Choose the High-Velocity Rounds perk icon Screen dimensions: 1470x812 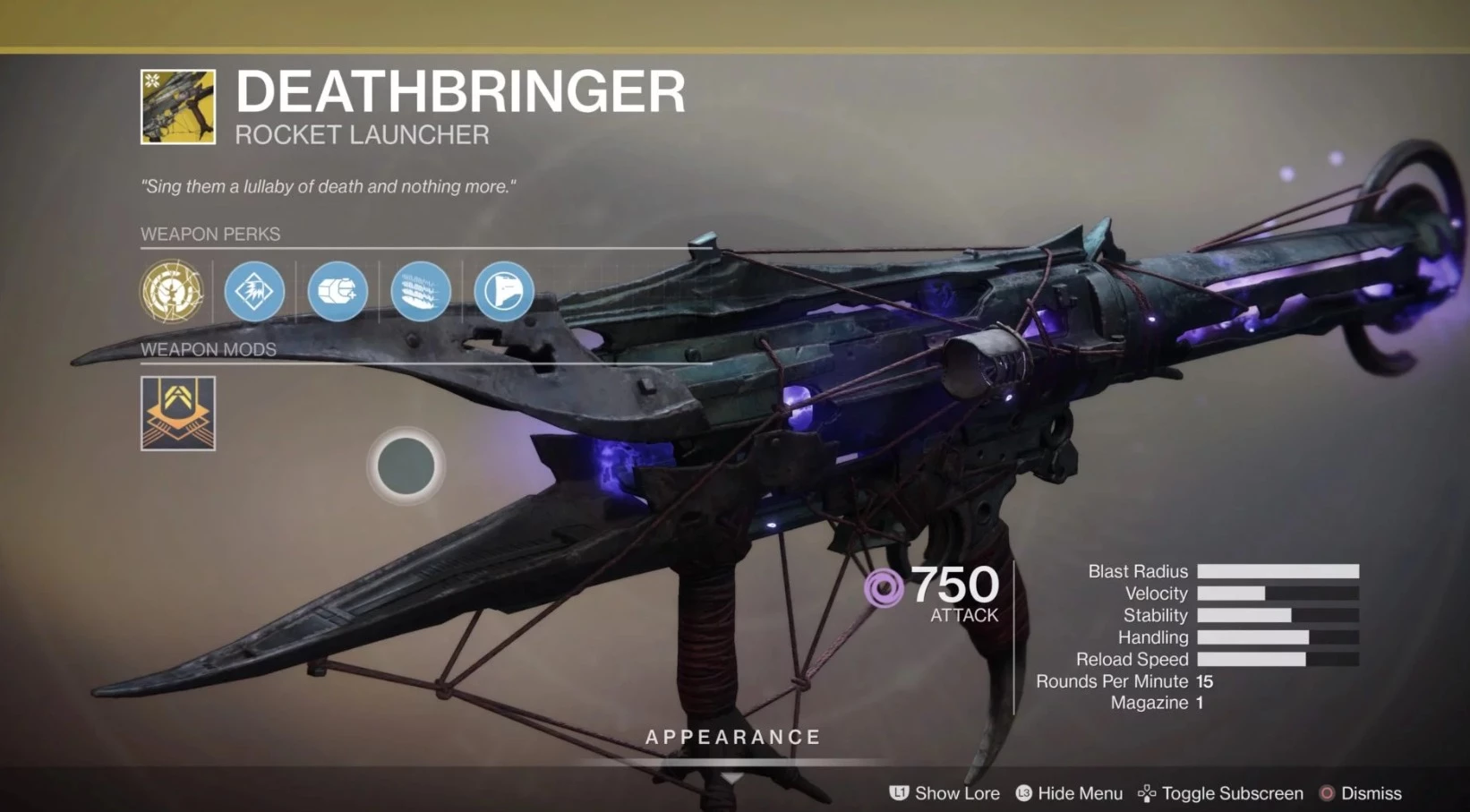(x=338, y=291)
